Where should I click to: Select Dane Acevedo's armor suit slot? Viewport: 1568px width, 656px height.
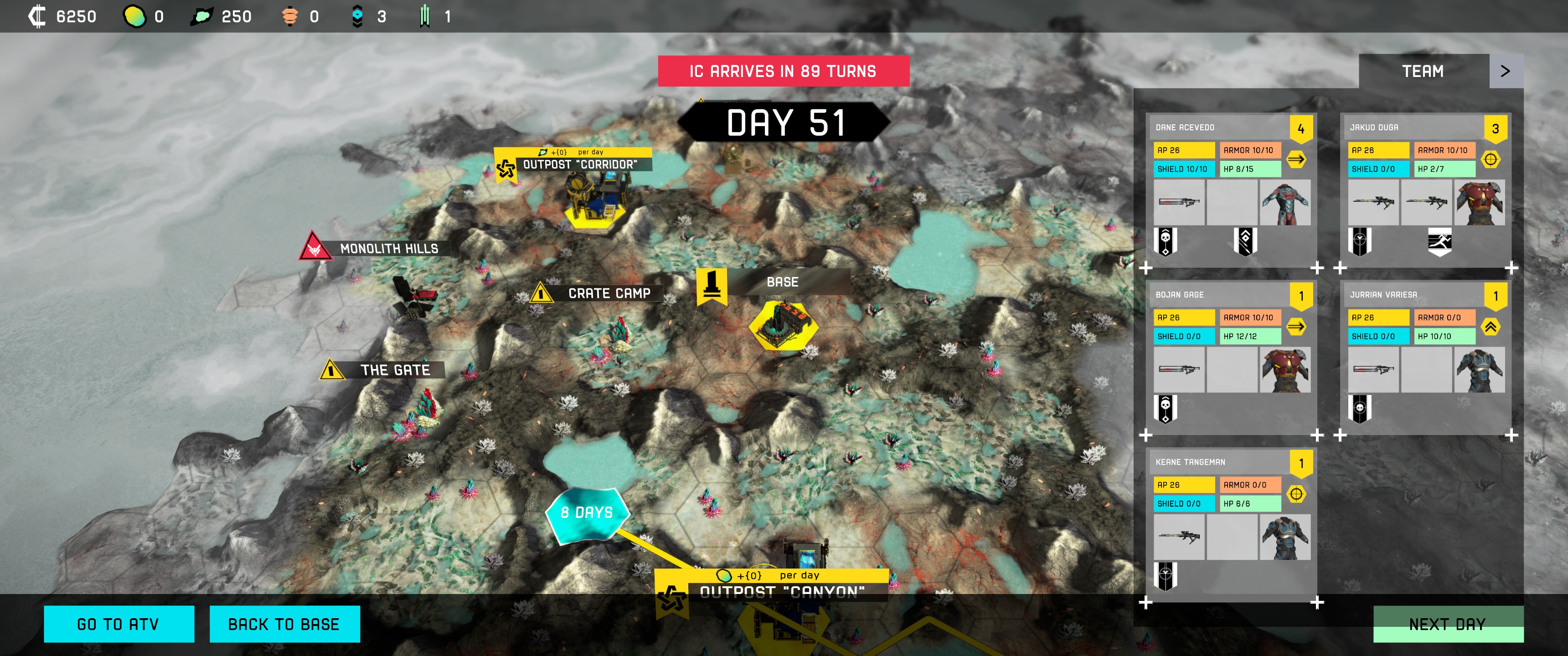click(x=1284, y=203)
